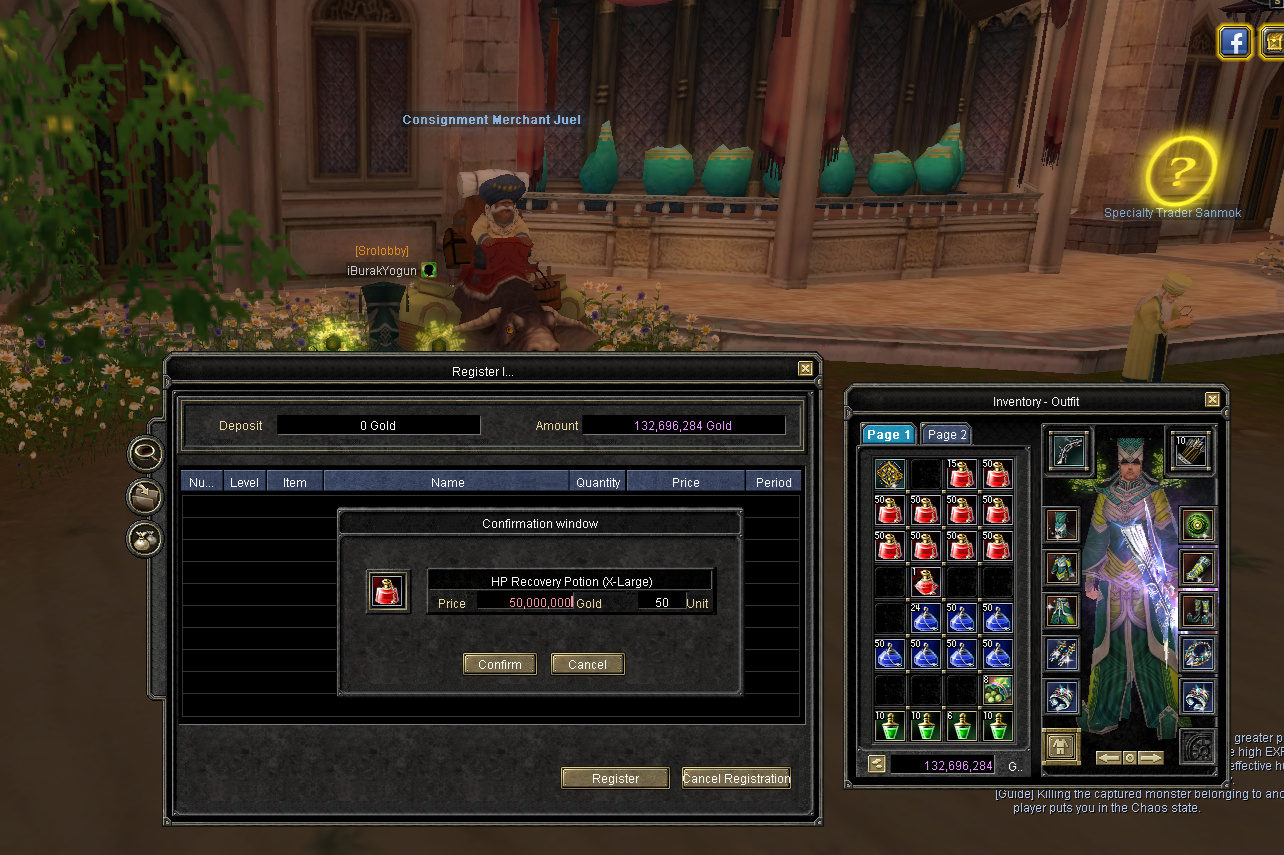Select the equipped arrow quiver slot
Viewport: 1284px width, 855px height.
pyautogui.click(x=1190, y=451)
